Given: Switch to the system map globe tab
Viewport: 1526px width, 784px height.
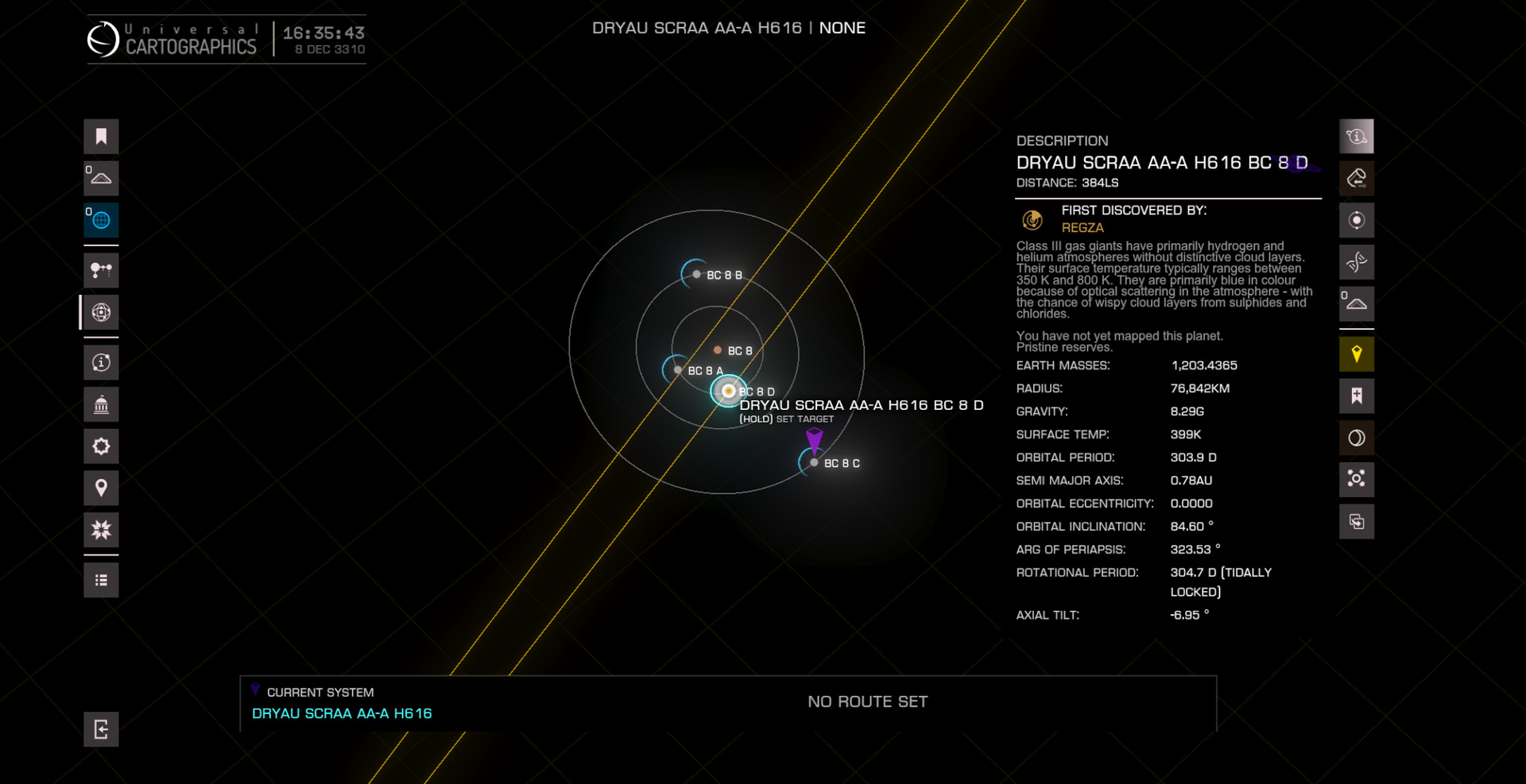Looking at the screenshot, I should (x=101, y=312).
